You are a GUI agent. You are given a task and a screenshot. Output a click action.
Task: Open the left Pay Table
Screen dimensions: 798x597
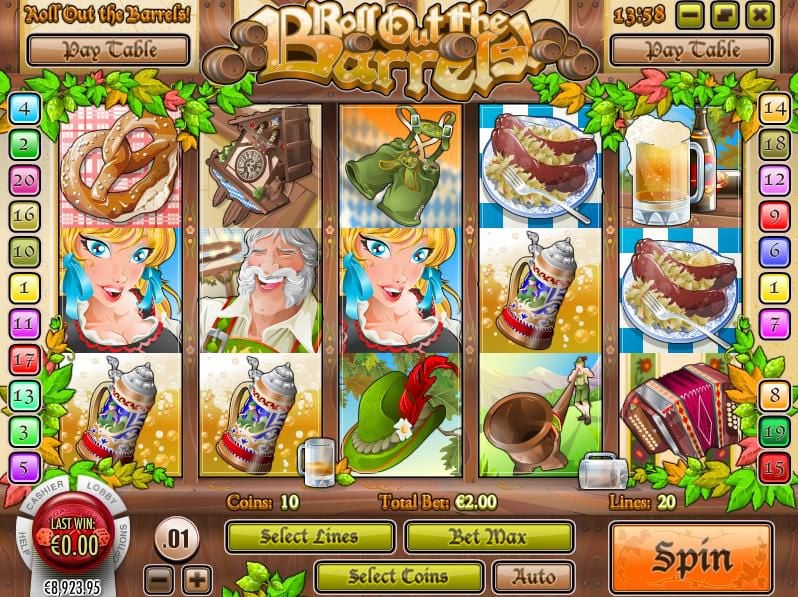(x=108, y=49)
